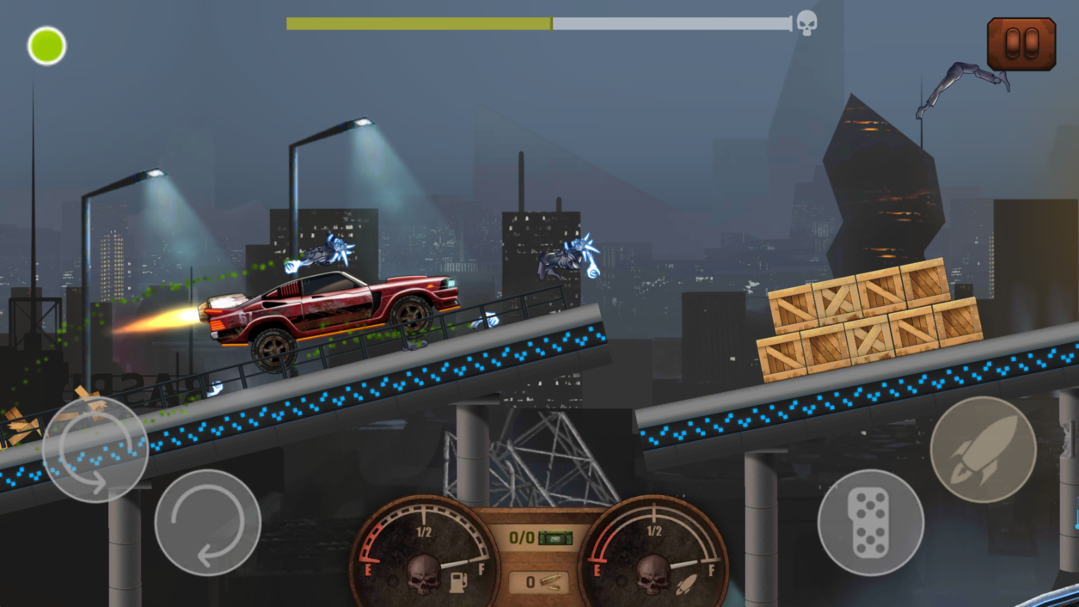
Task: Tap the gas pedal button
Action: click(x=870, y=522)
